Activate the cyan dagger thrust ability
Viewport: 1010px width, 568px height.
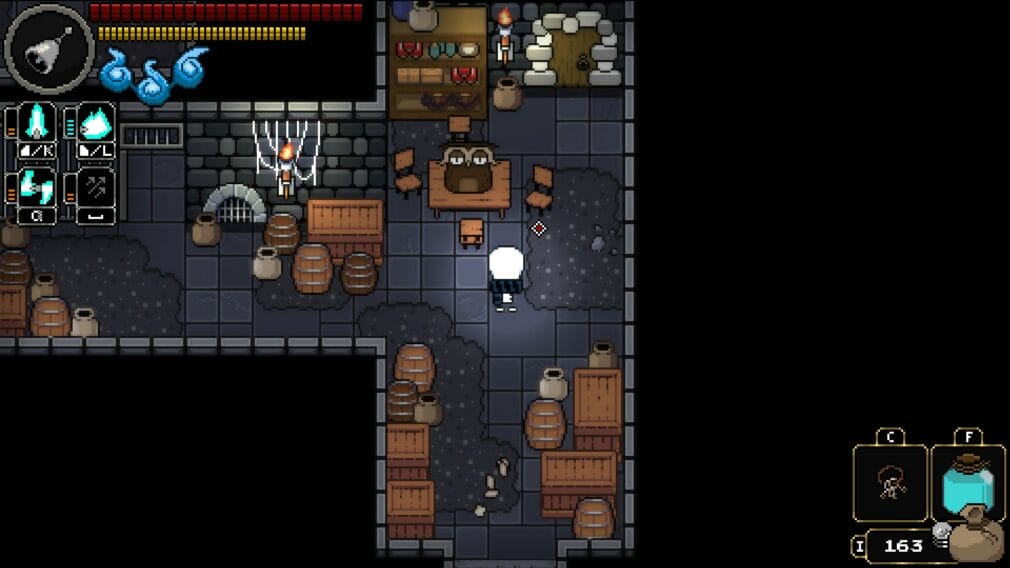pos(39,123)
